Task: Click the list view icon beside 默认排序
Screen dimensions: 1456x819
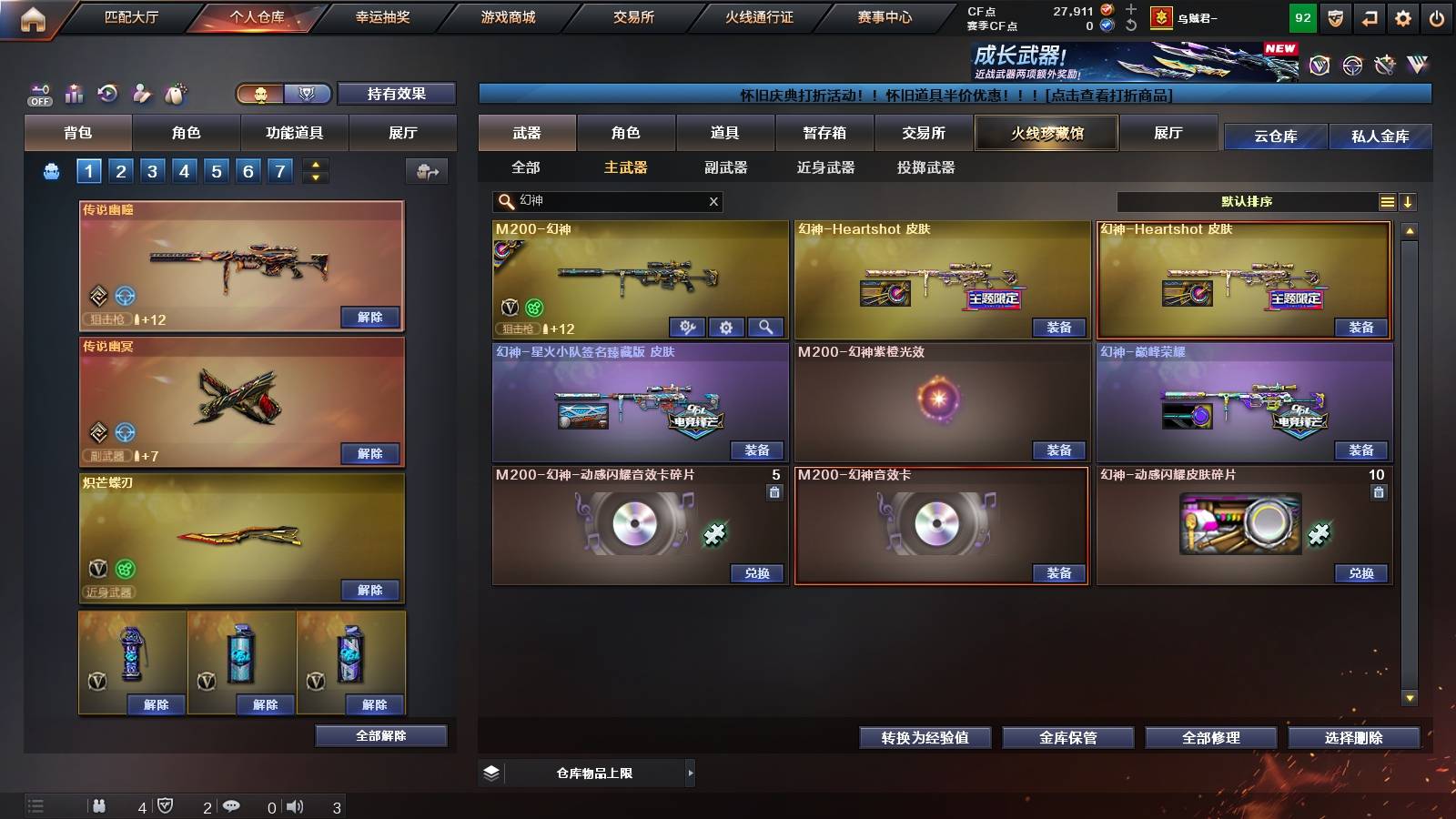Action: coord(1387,201)
